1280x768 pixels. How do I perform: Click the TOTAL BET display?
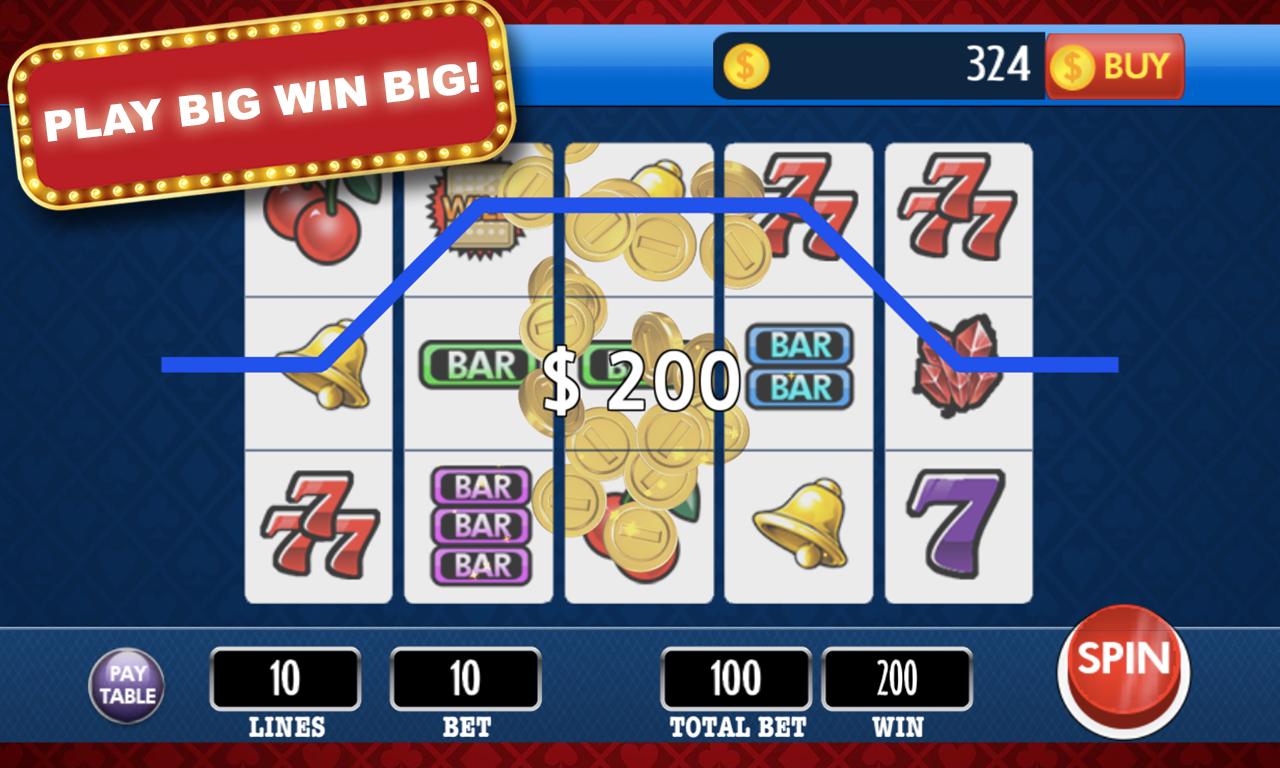pyautogui.click(x=735, y=678)
